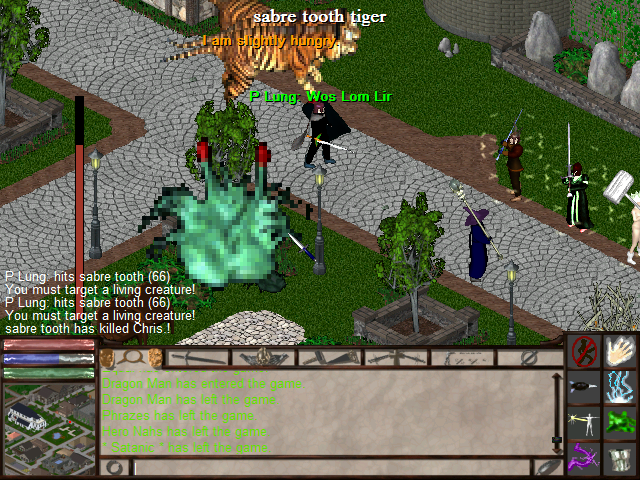
Task: Cast the lightning bolt spell
Action: coord(622,387)
